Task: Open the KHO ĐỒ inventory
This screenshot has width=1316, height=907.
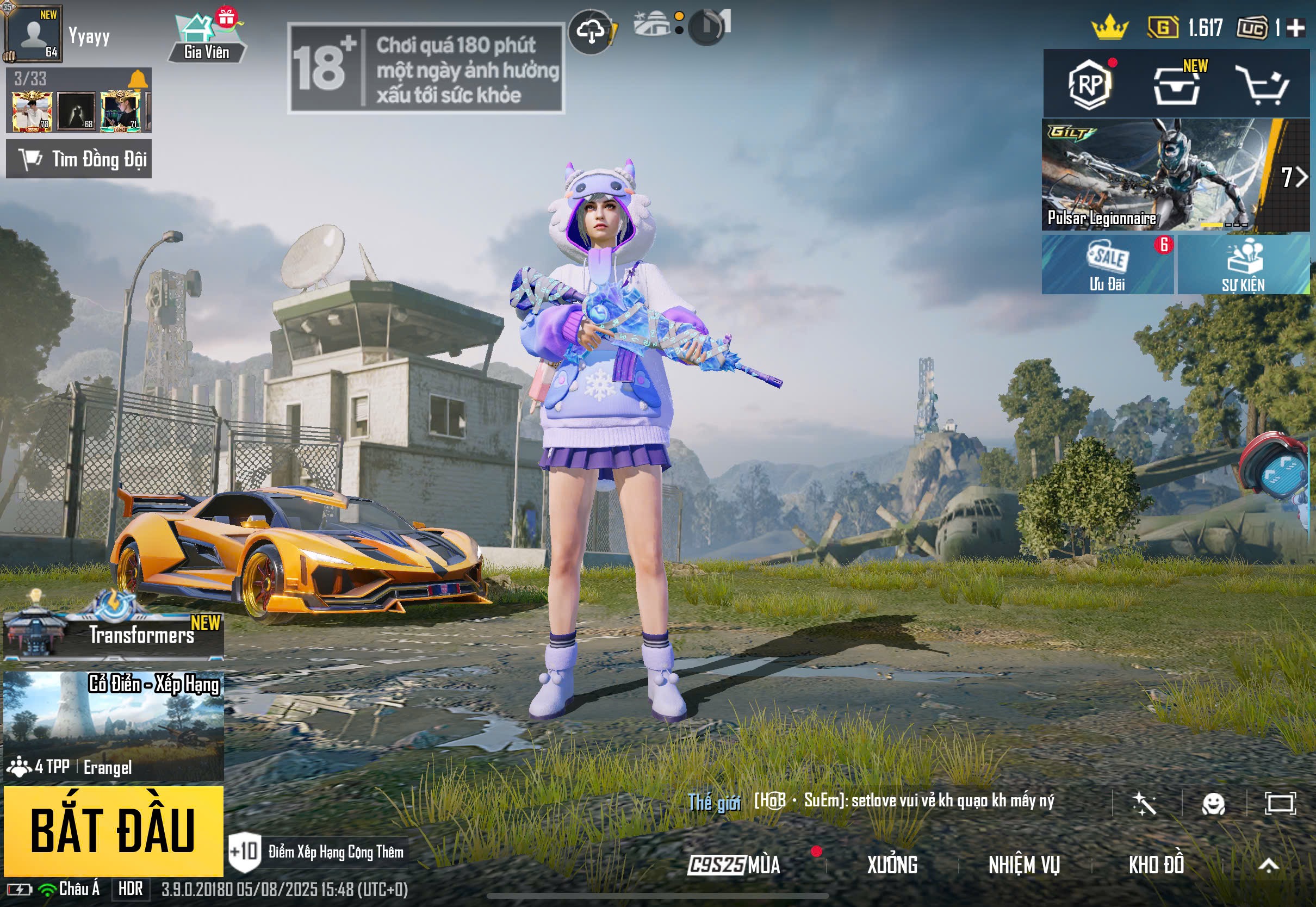Action: (1156, 865)
